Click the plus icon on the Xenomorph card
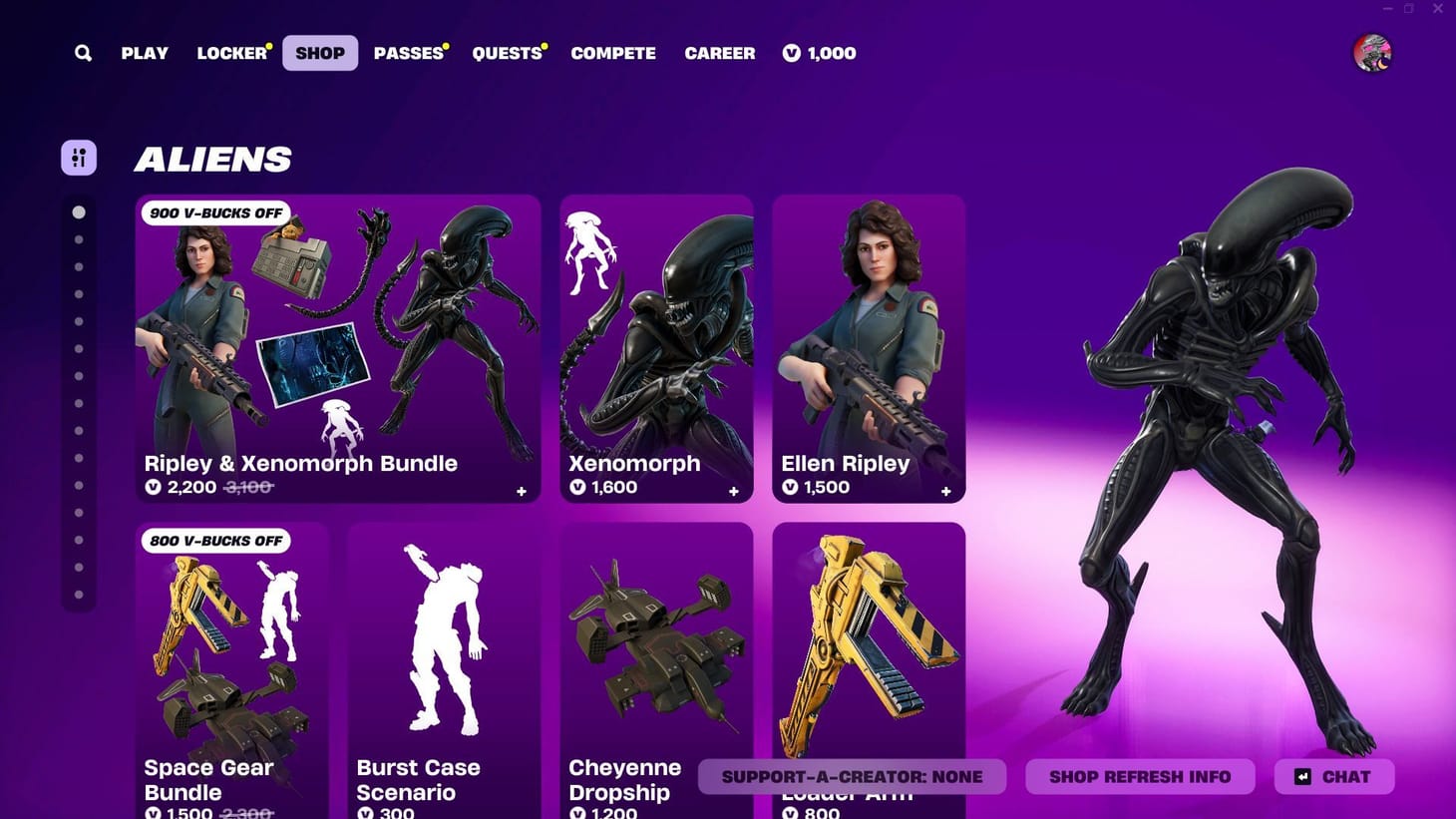This screenshot has height=819, width=1456. pyautogui.click(x=733, y=491)
